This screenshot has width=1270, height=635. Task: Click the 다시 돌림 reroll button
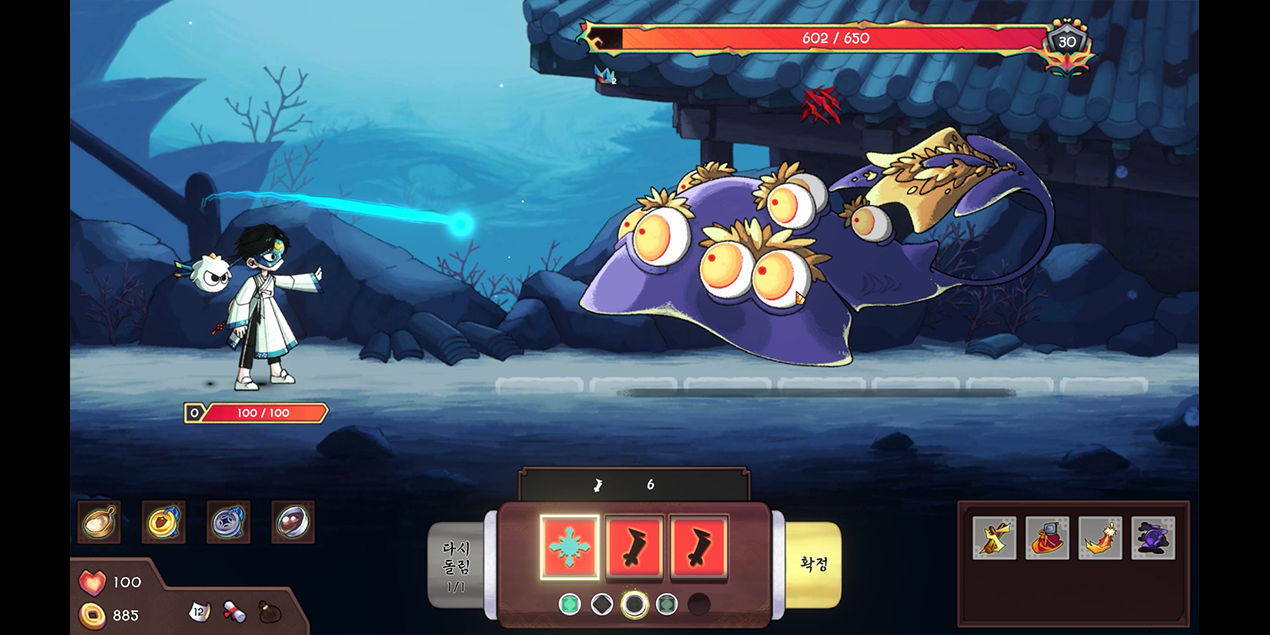pyautogui.click(x=456, y=564)
